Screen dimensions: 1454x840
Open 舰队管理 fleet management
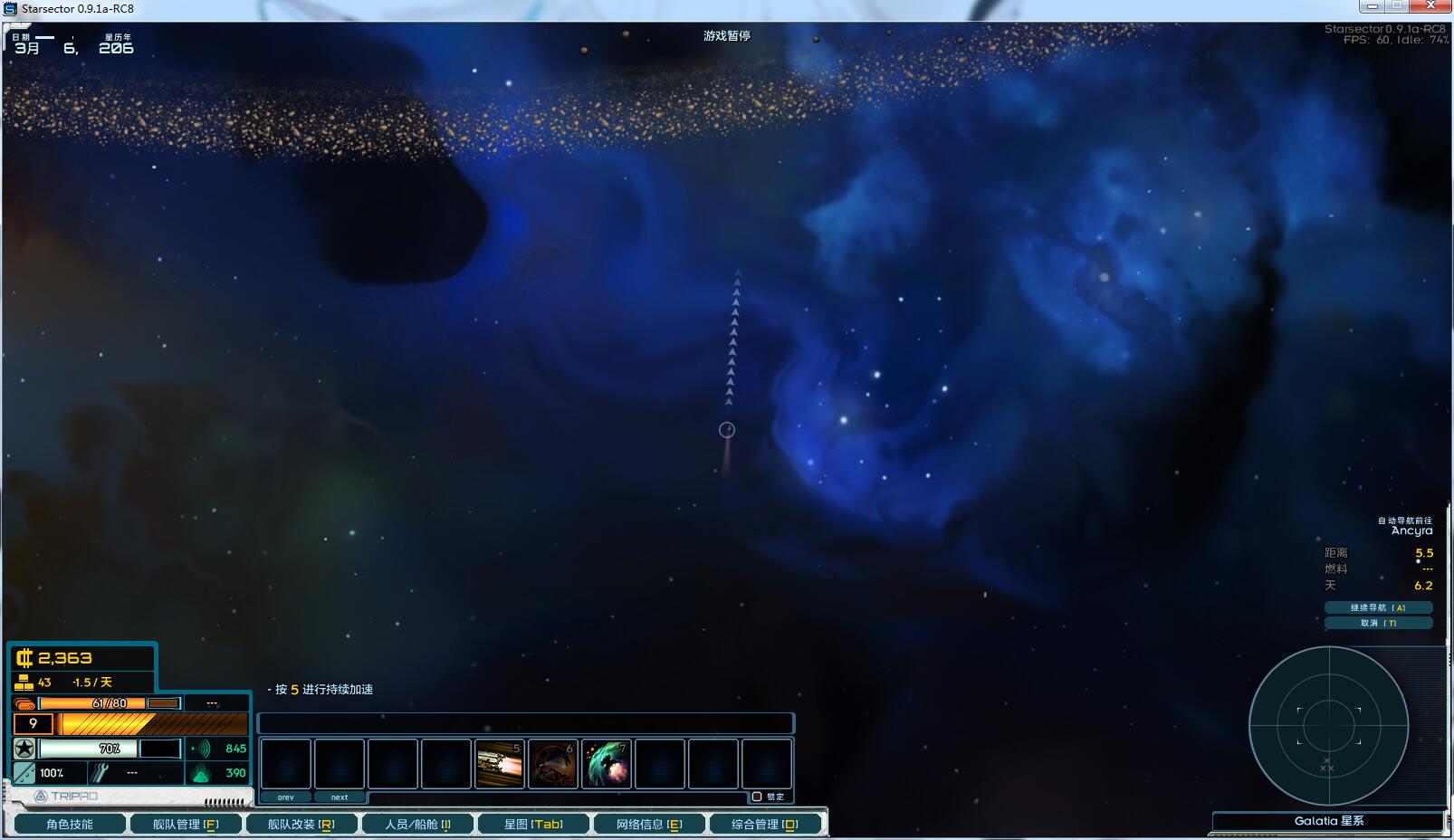(186, 824)
